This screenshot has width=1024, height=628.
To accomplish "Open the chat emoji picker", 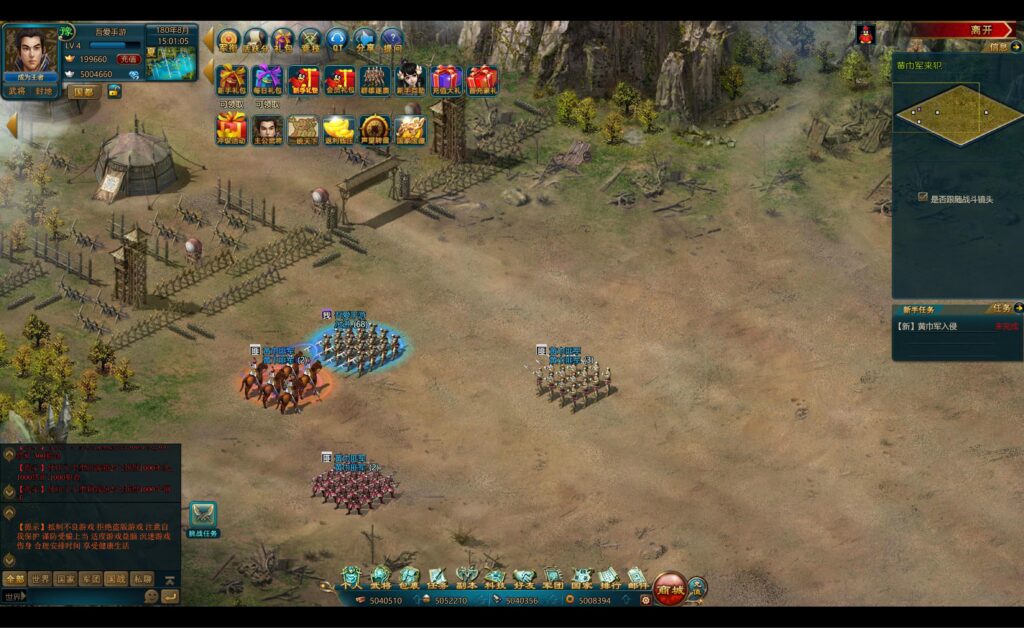I will coord(152,596).
